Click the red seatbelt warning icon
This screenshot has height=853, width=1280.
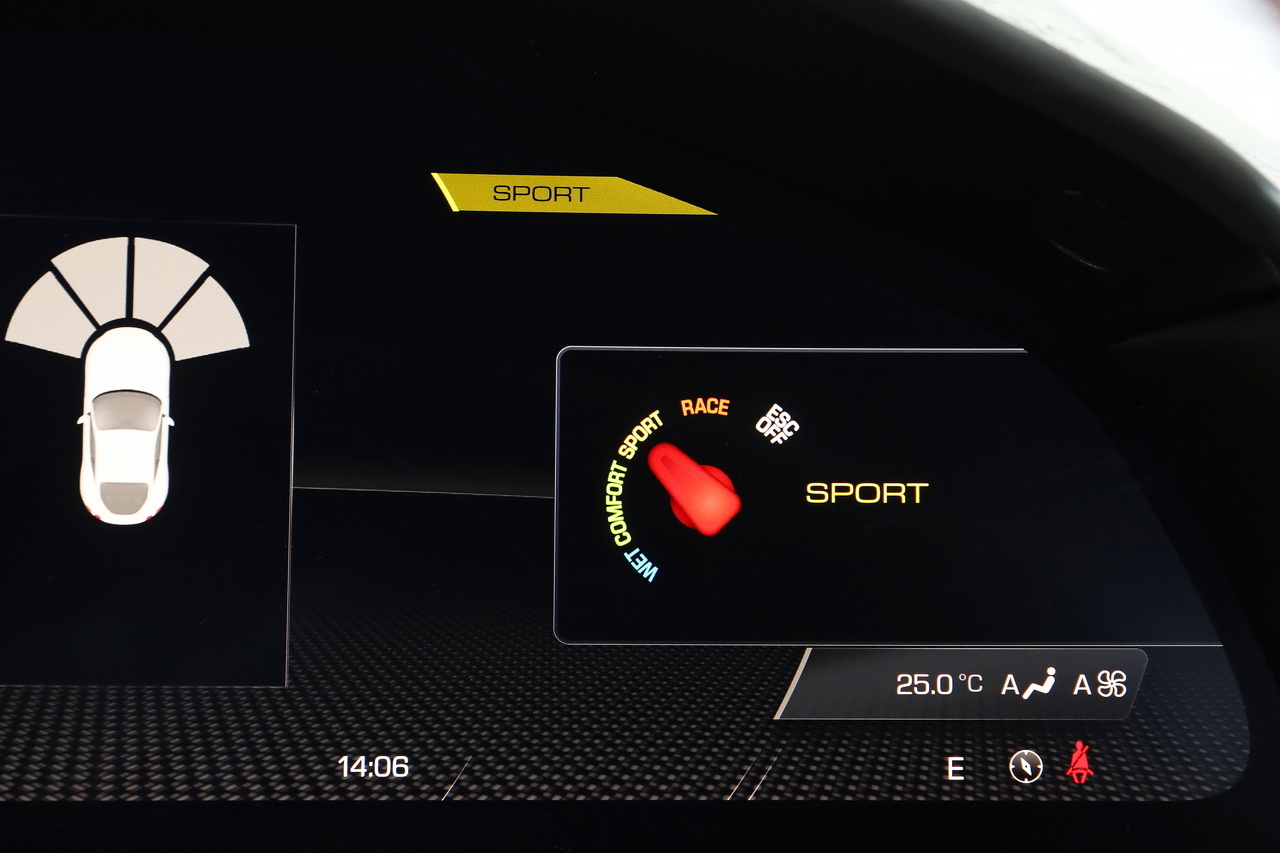pyautogui.click(x=1080, y=764)
